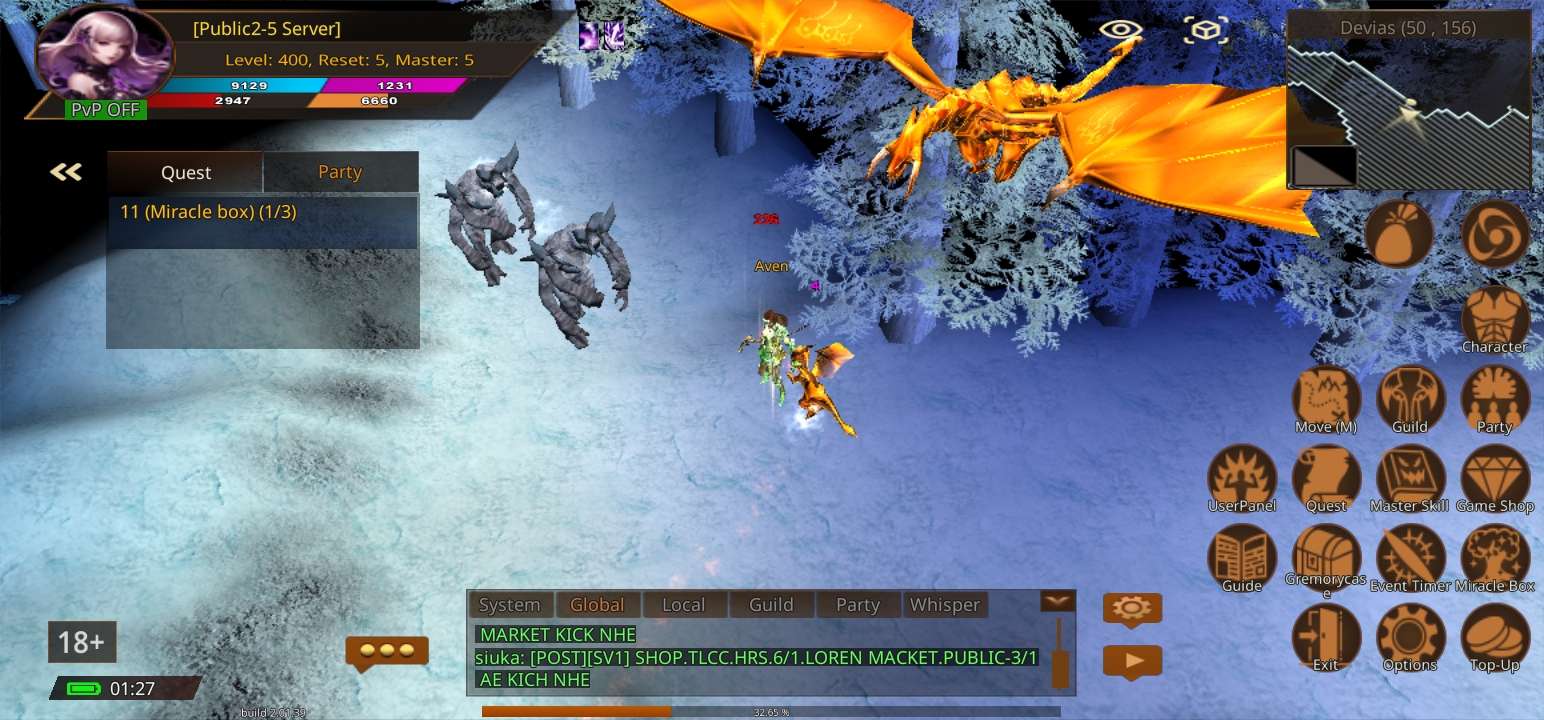Open the Top-Up coins menu
This screenshot has height=720, width=1544.
(x=1495, y=636)
